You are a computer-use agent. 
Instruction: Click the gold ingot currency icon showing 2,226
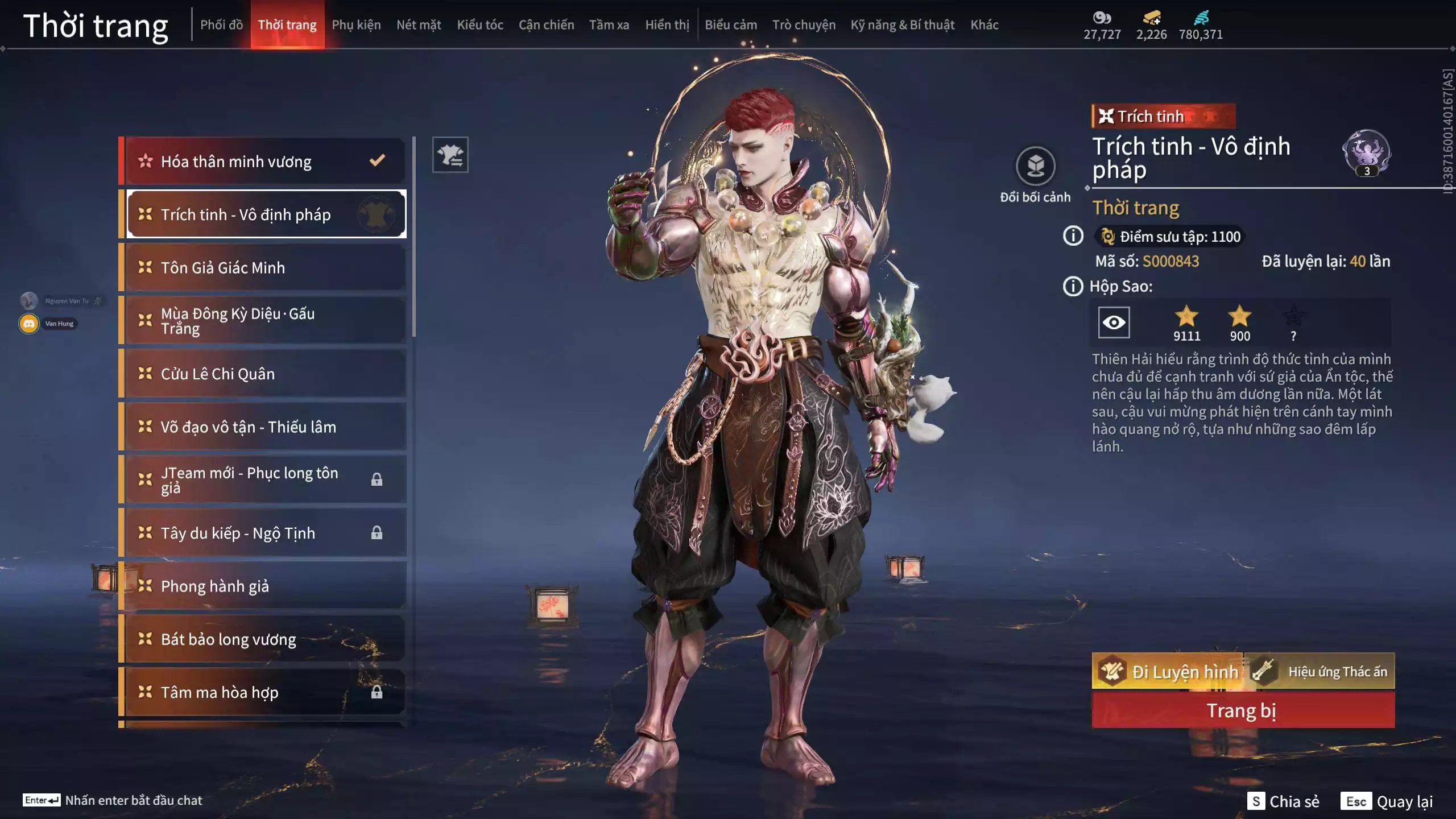tap(1151, 17)
